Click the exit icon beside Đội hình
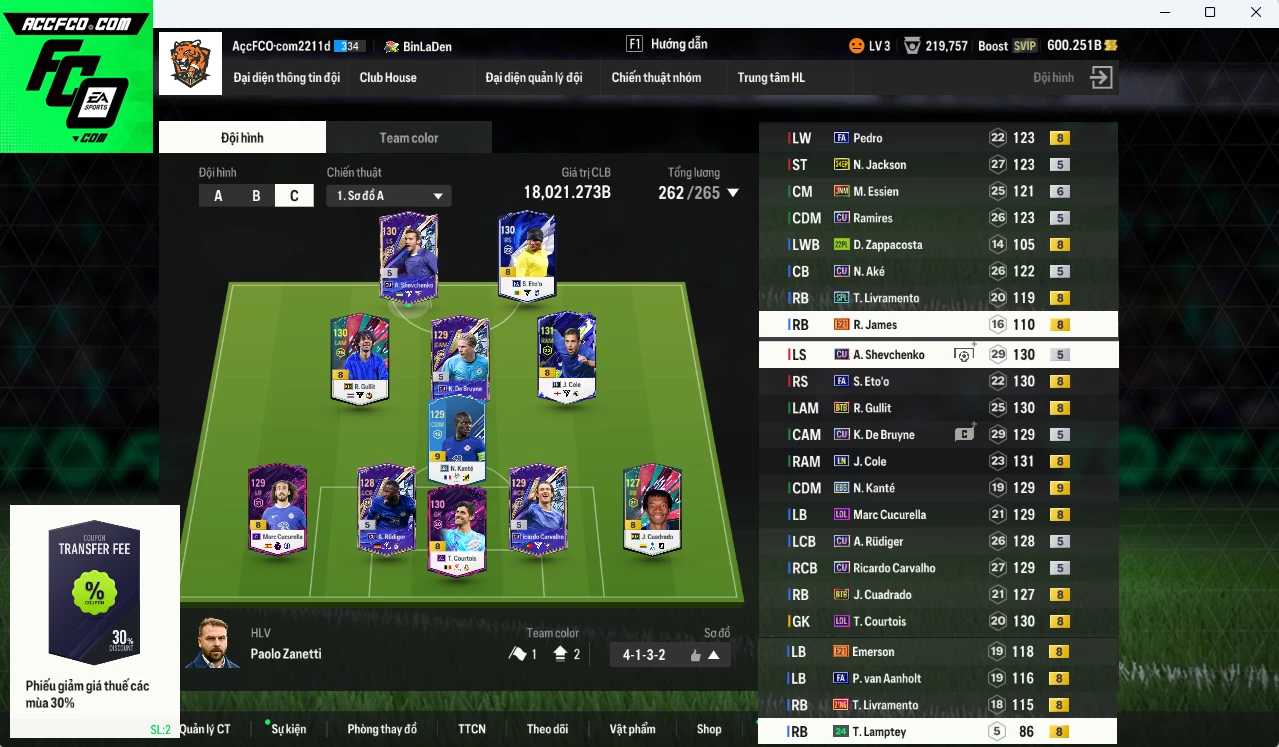This screenshot has height=747, width=1279. click(1101, 78)
